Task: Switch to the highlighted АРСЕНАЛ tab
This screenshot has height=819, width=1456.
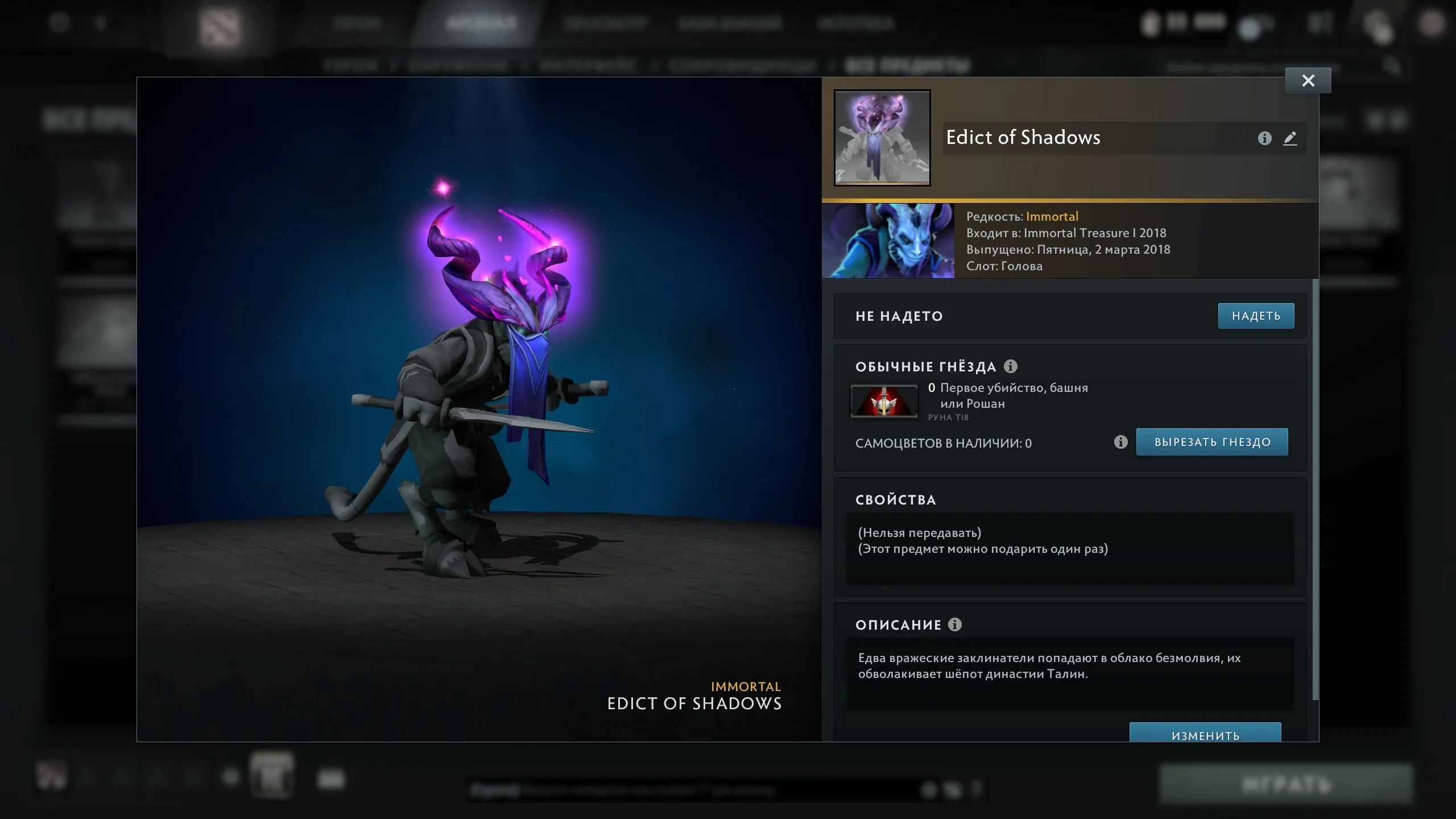Action: point(482,23)
